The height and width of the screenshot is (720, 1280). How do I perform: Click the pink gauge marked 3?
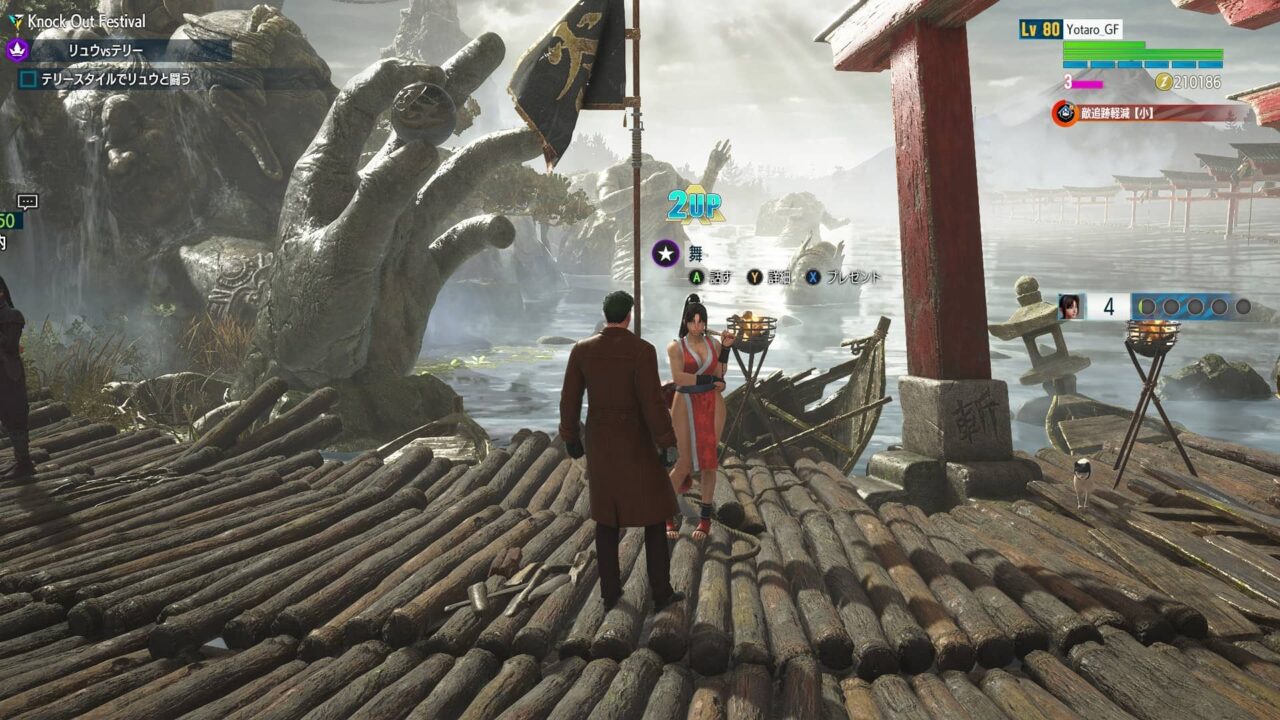tap(1087, 83)
